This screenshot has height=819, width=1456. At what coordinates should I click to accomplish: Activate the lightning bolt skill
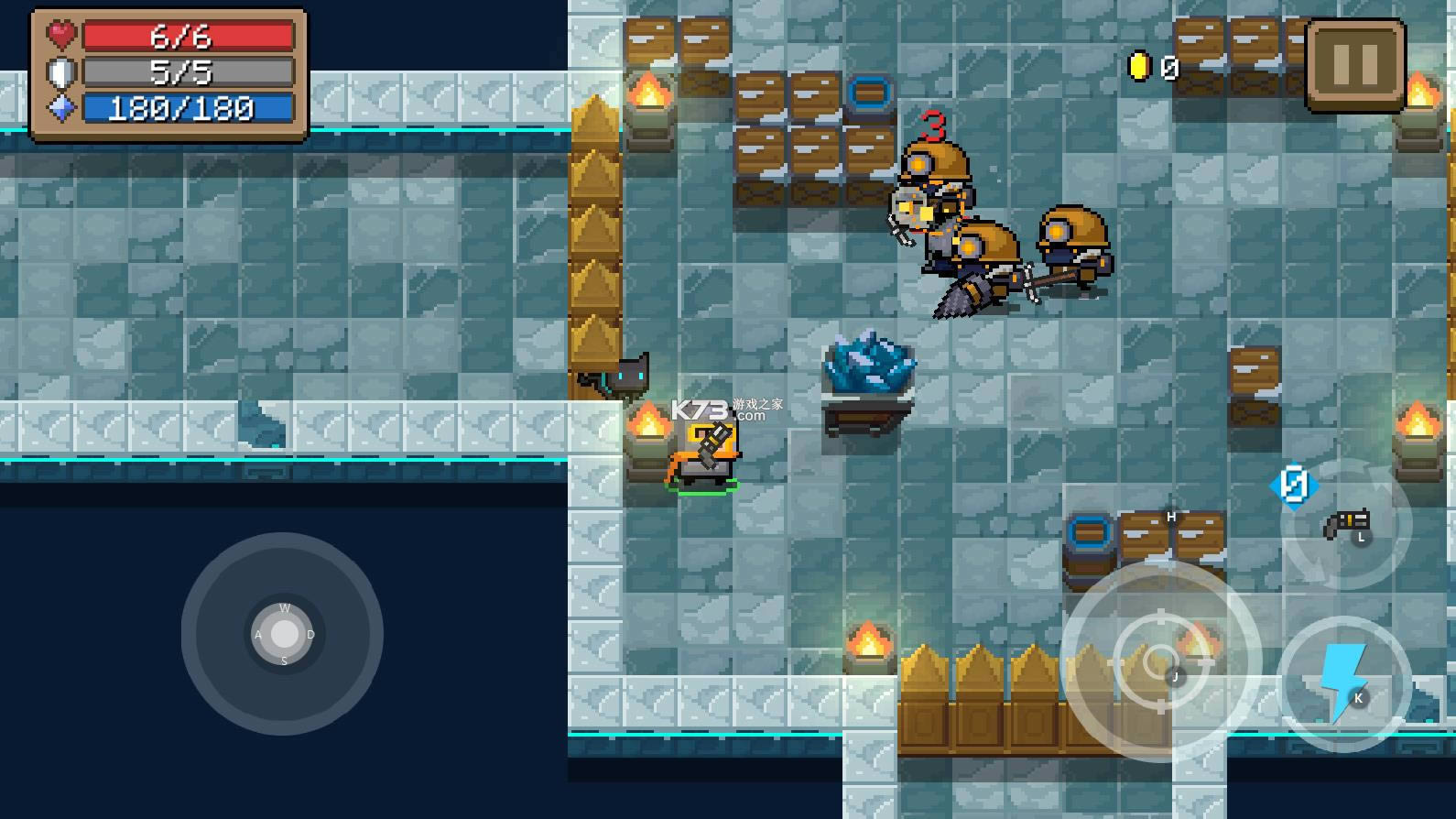tap(1343, 683)
